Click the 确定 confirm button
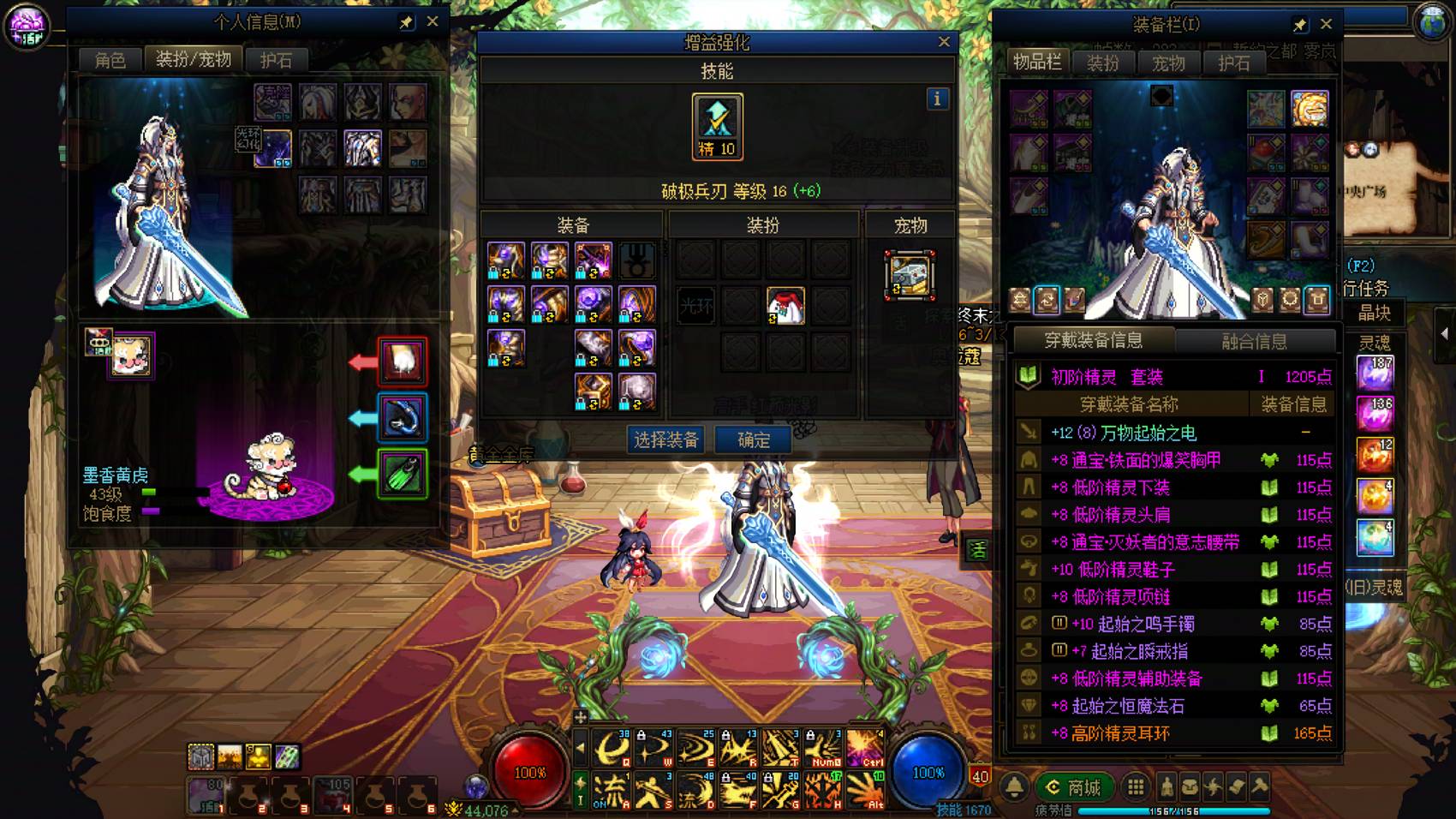This screenshot has width=1456, height=819. click(753, 440)
